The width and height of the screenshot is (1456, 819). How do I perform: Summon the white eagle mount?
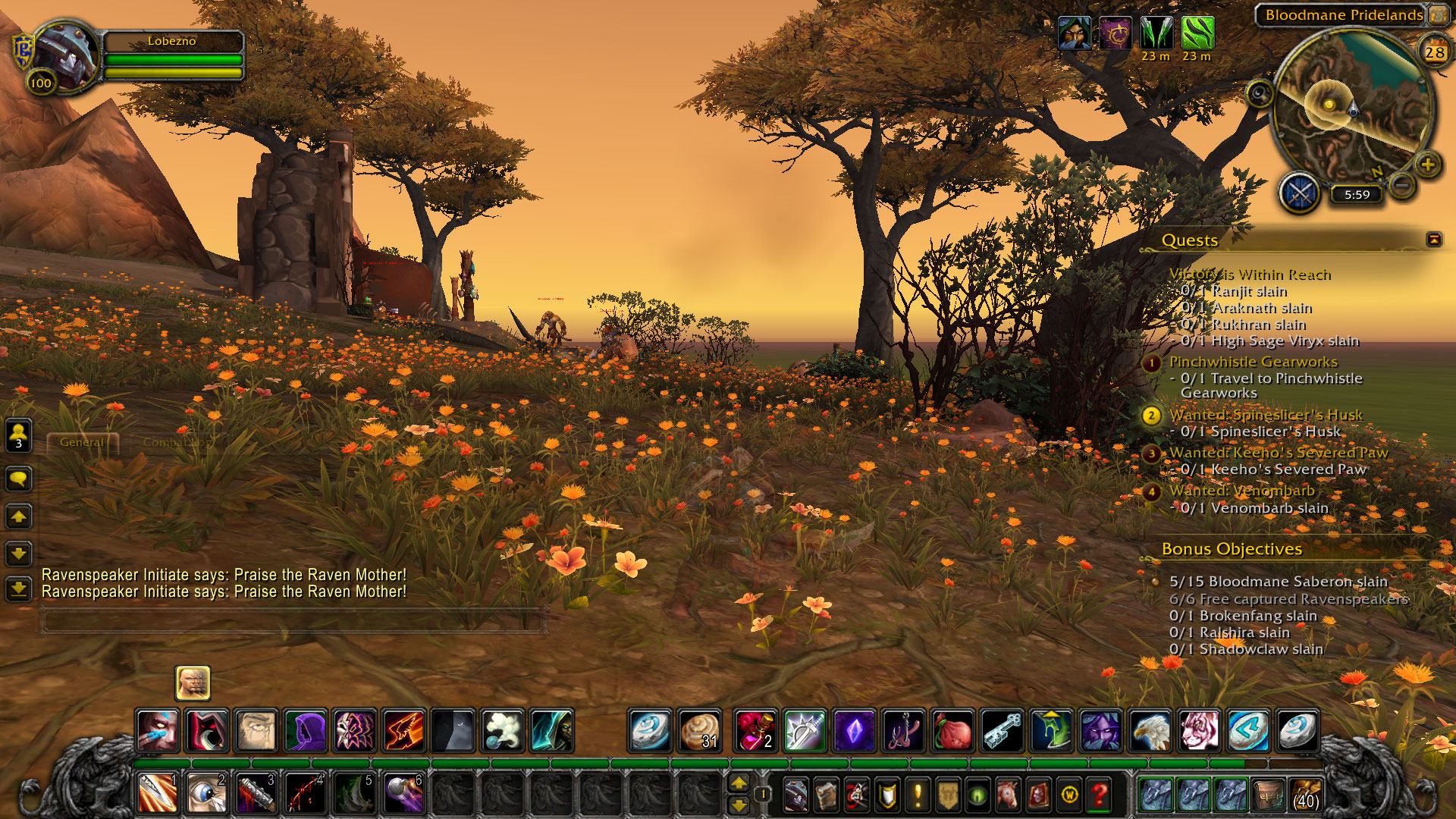pos(1150,730)
